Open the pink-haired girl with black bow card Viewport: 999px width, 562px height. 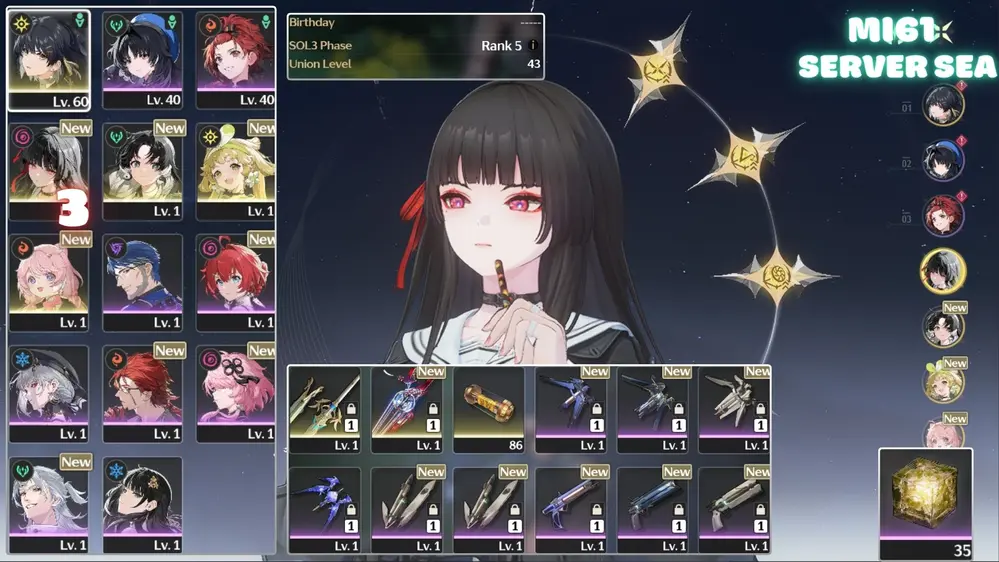pos(236,393)
